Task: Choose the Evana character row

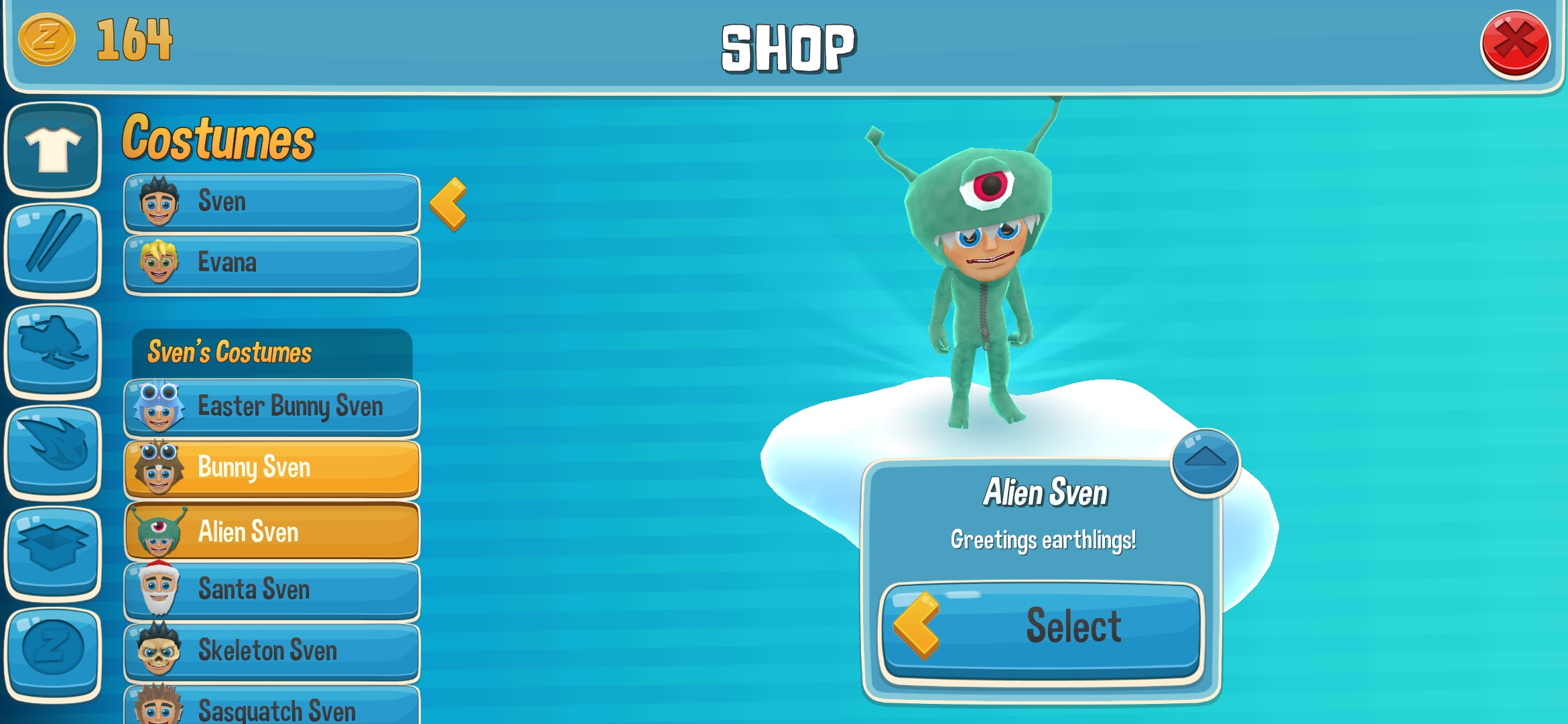Action: (x=271, y=263)
